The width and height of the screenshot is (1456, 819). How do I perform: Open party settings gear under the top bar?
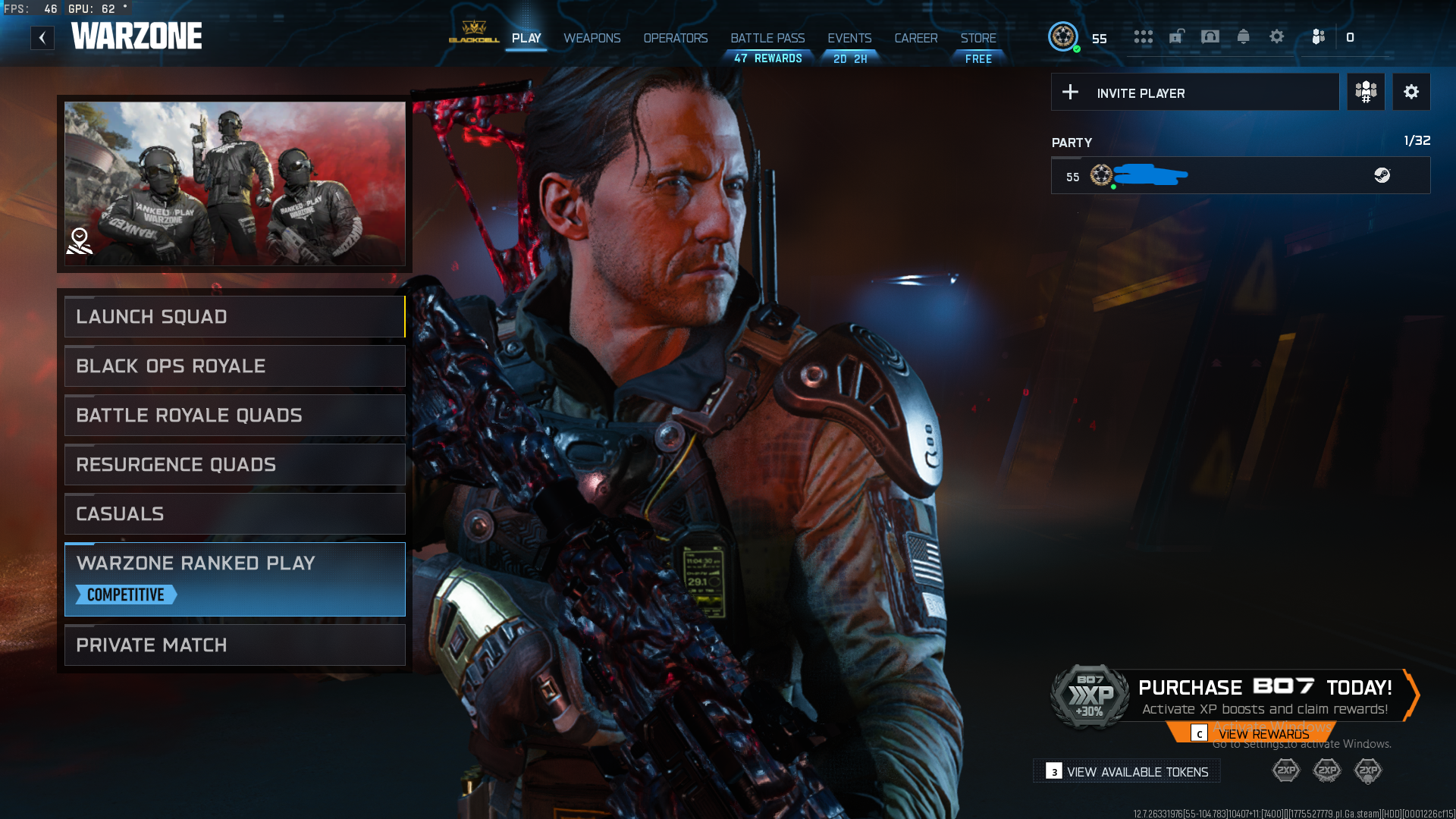pyautogui.click(x=1410, y=93)
